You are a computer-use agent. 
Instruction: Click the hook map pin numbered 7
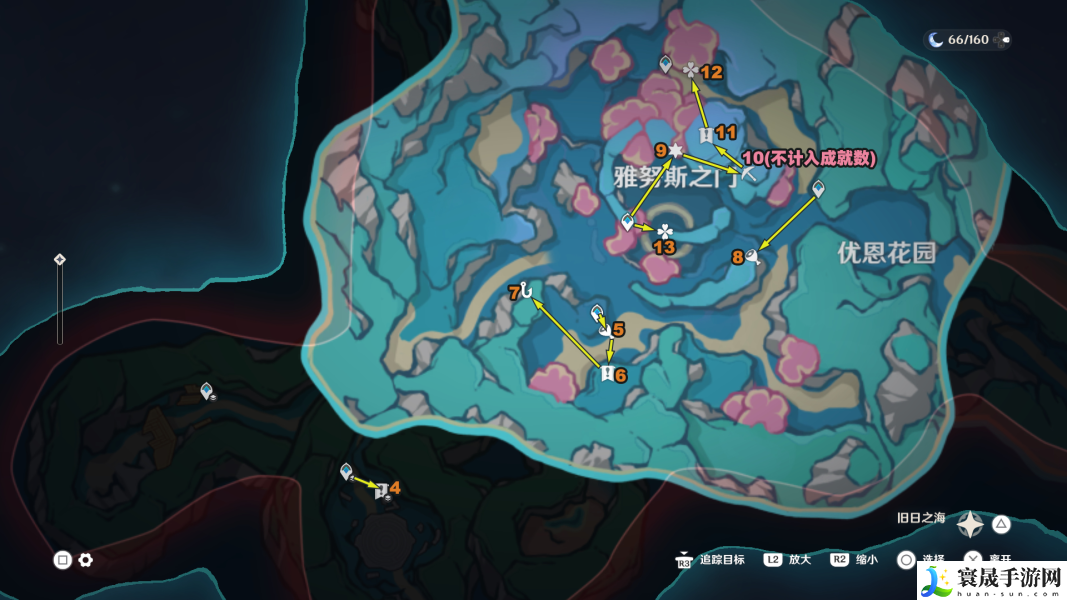(x=526, y=291)
